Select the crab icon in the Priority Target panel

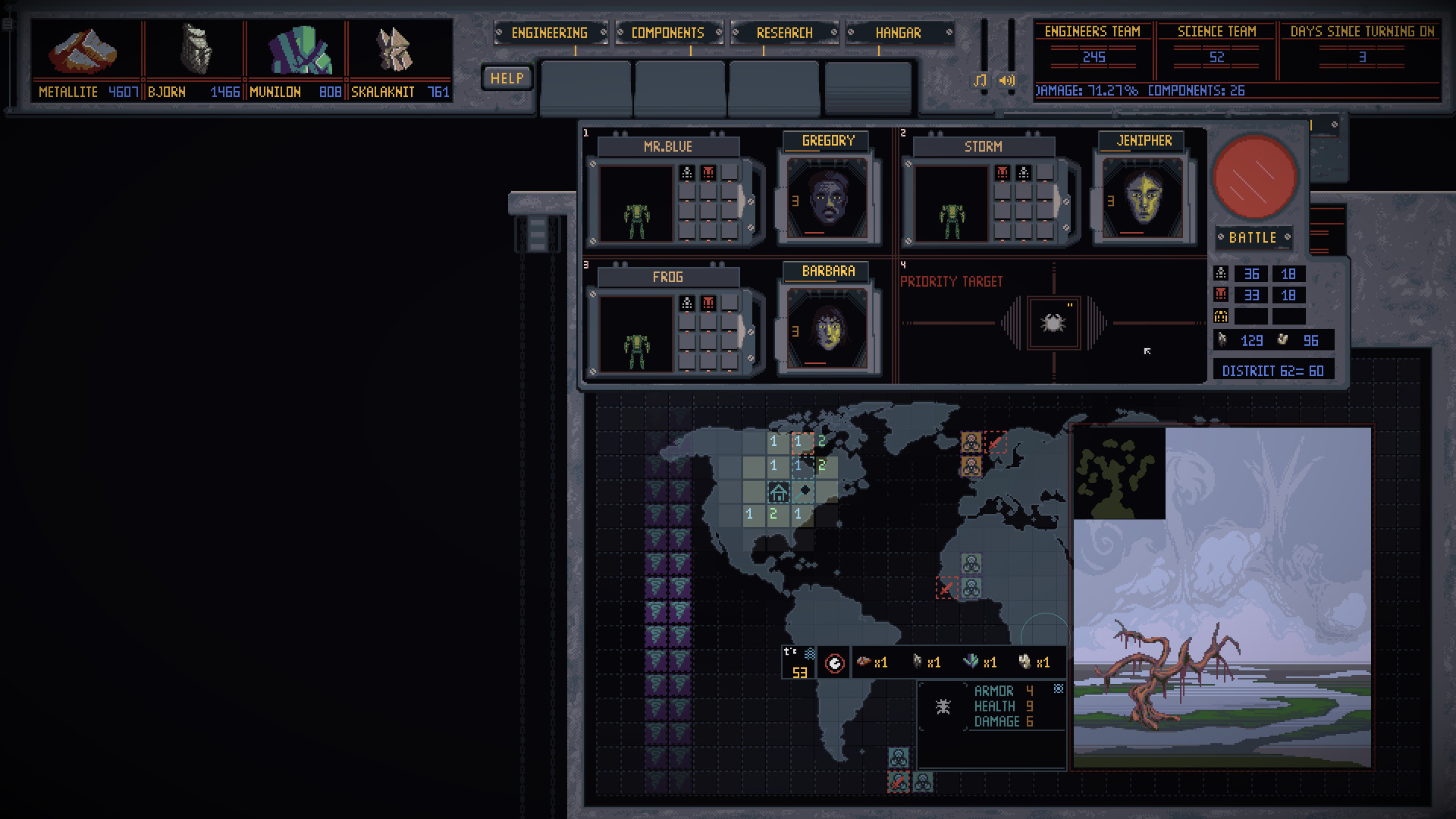tap(1051, 322)
